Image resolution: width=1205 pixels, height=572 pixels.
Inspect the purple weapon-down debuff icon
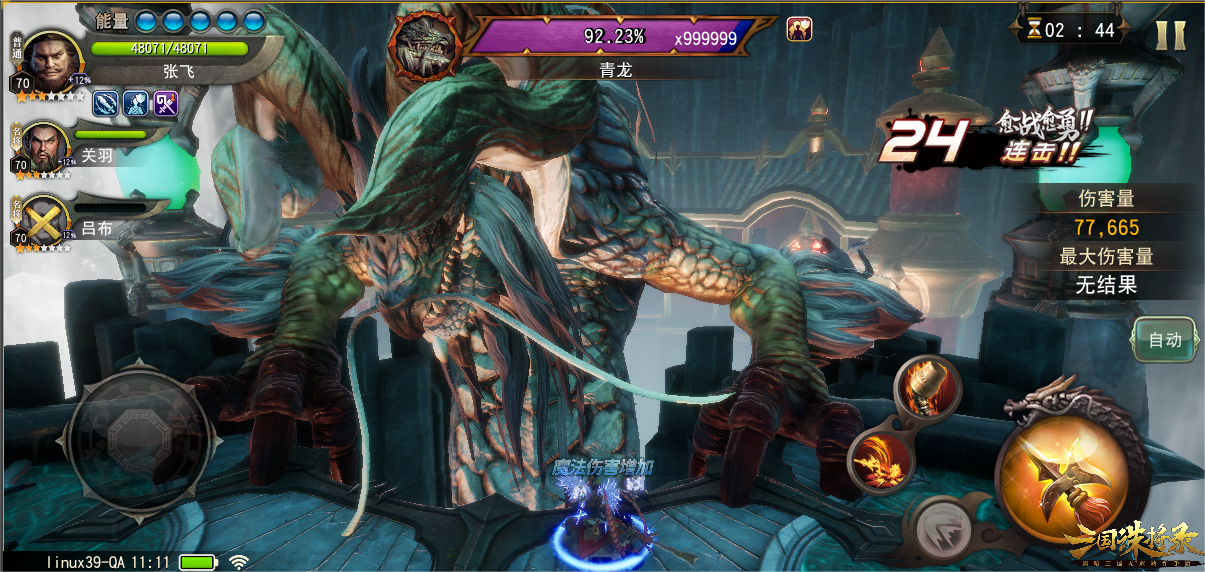click(166, 102)
